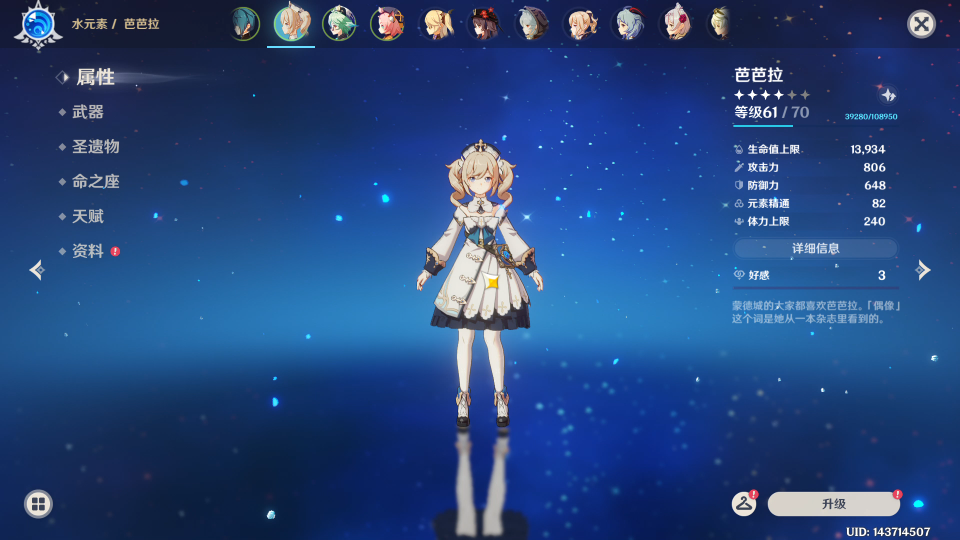Go to the next character with right arrow
Viewport: 960px width, 540px height.
coord(923,269)
